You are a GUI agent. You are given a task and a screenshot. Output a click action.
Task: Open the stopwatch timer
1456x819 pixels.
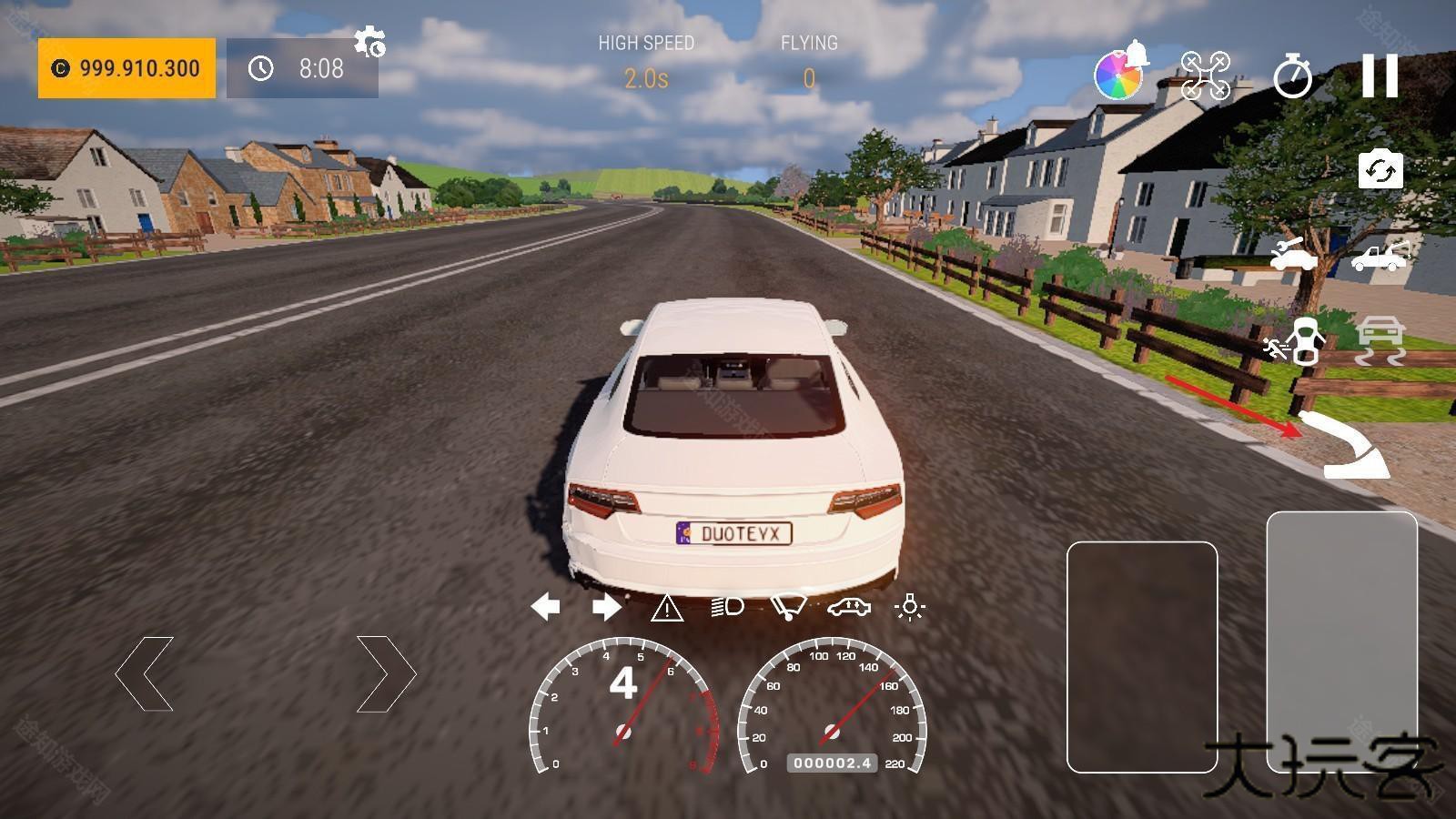click(1292, 76)
